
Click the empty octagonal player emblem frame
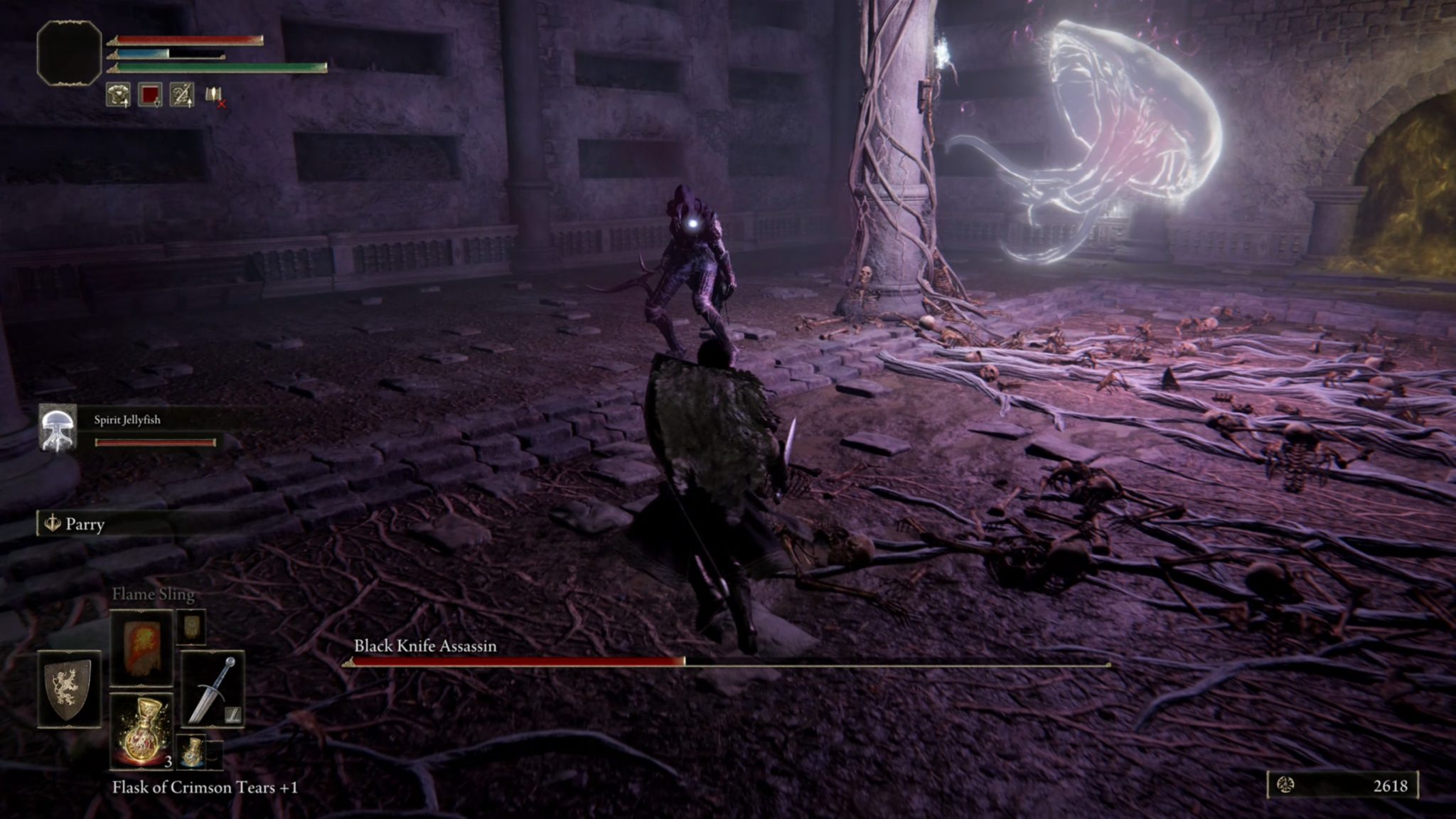point(69,53)
